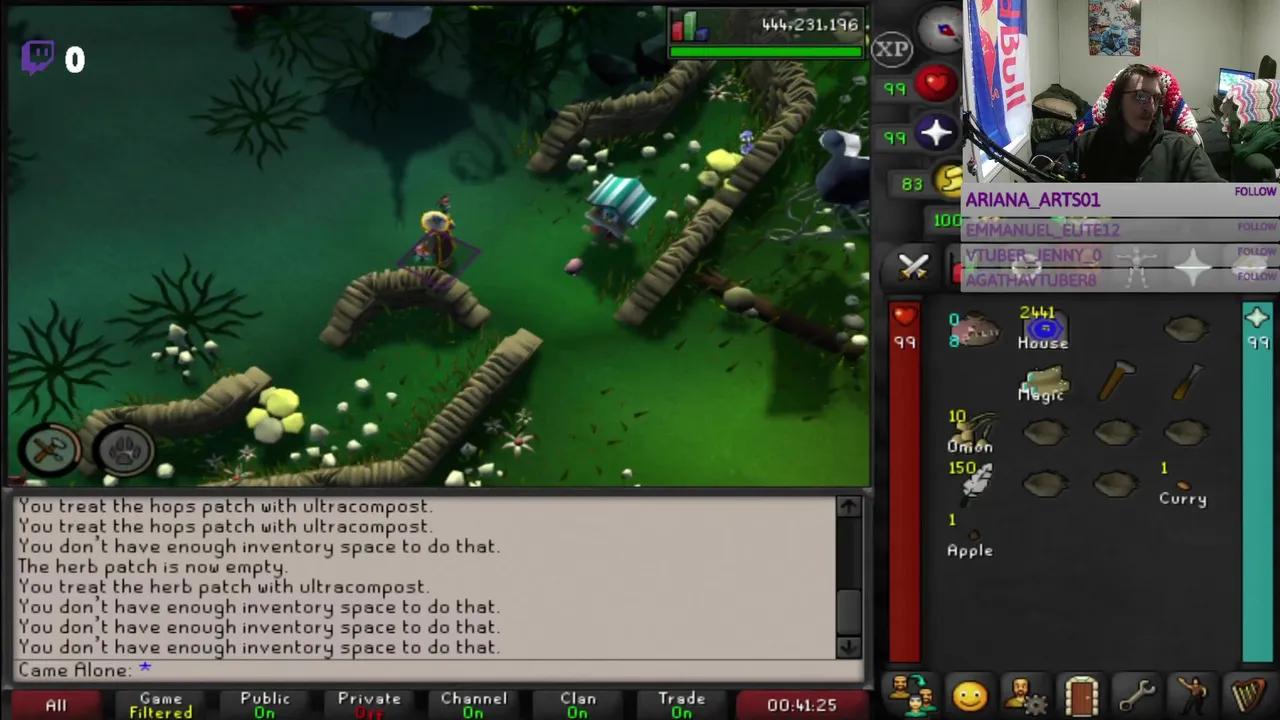This screenshot has height=720, width=1280.
Task: Open the Combat Options tab
Action: 913,267
